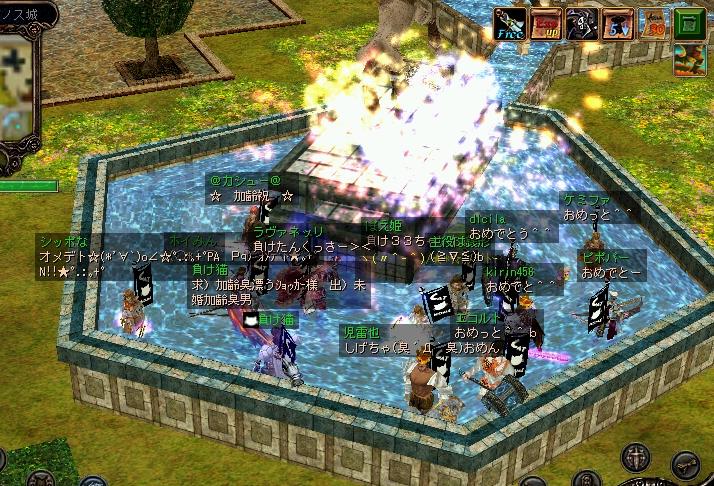Viewport: 714px width, 486px height.
Task: Open the minimap panel
Action: 17,89
